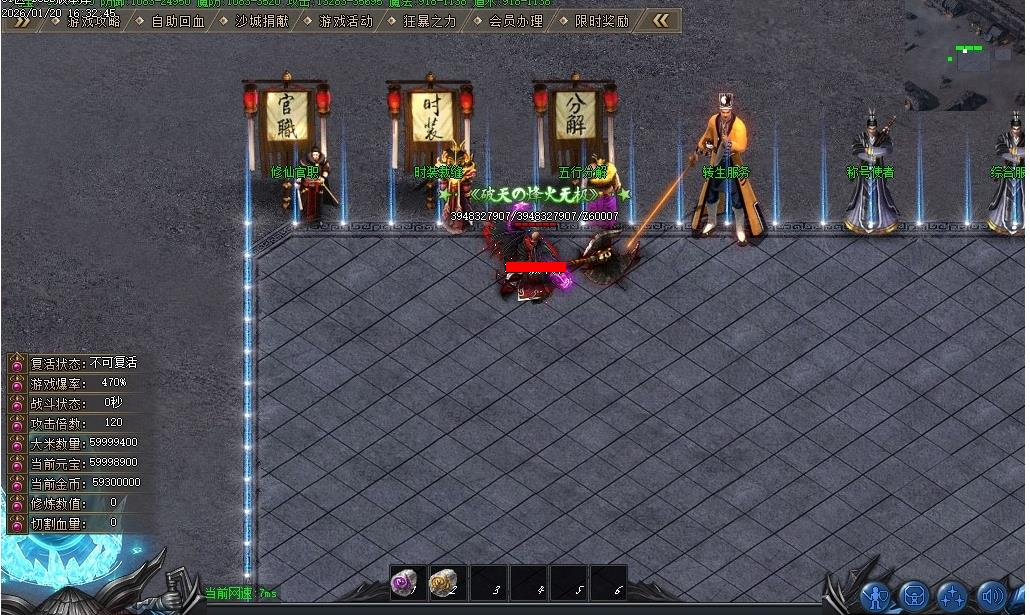
Task: Click the pink gem beside 复活状态
Action: coord(17,363)
